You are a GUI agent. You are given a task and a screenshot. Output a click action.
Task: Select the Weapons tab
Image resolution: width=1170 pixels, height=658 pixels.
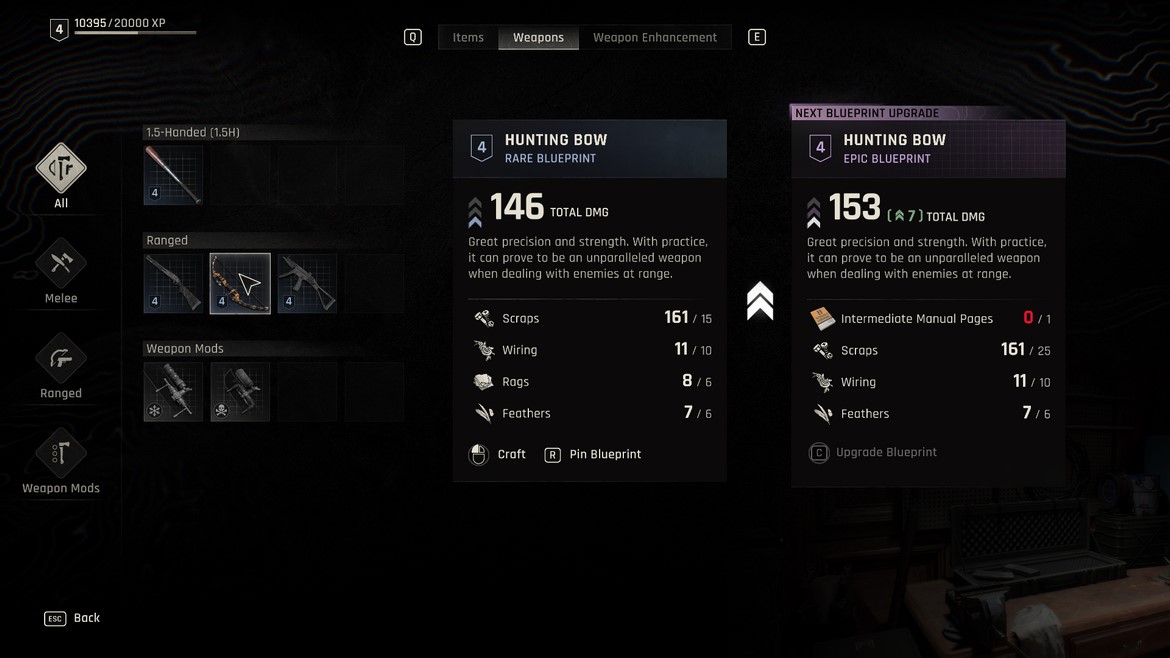click(x=538, y=38)
